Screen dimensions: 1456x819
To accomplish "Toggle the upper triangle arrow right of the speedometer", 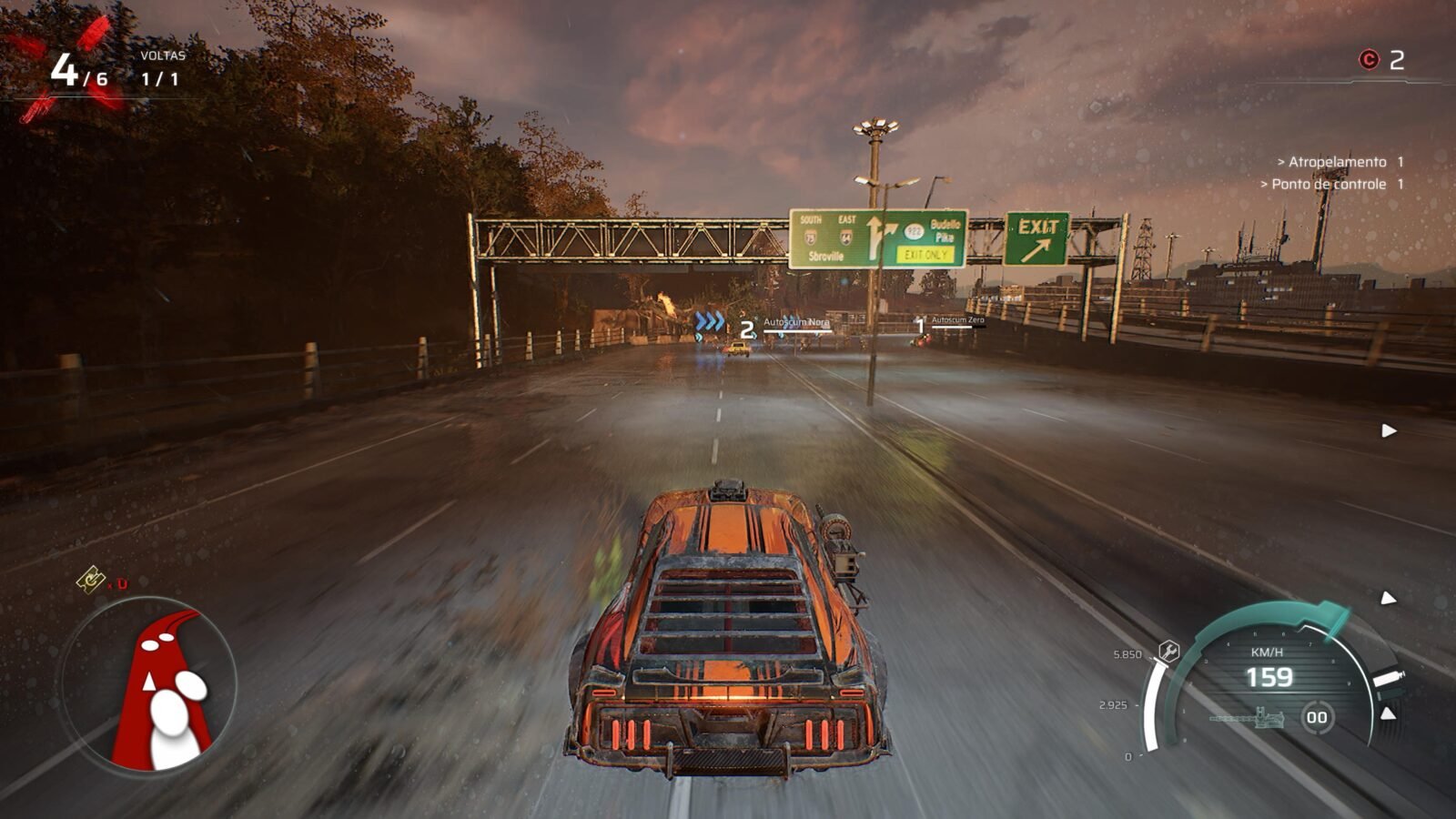I will (1388, 599).
